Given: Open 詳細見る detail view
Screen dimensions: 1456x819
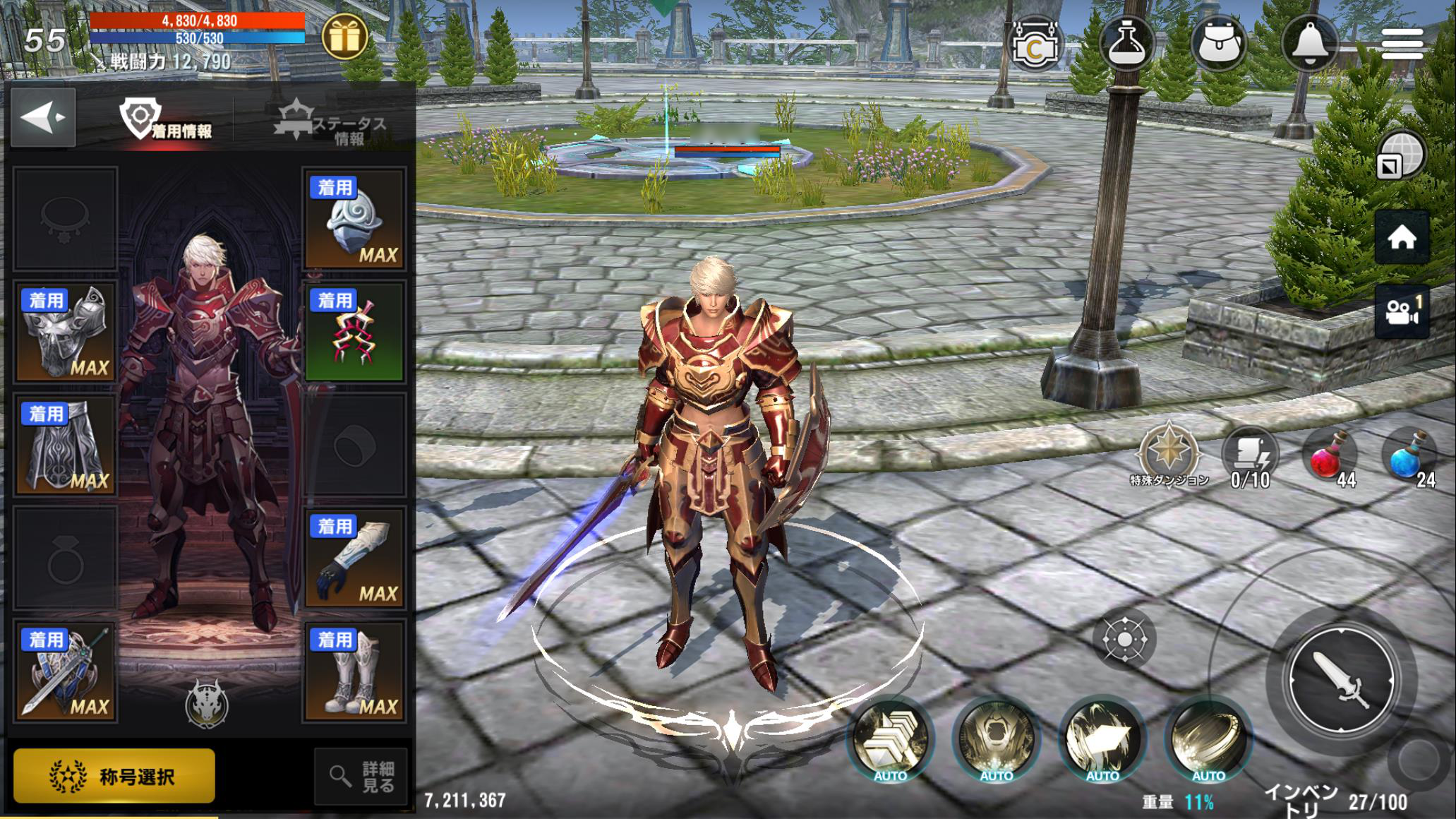Looking at the screenshot, I should (x=361, y=777).
